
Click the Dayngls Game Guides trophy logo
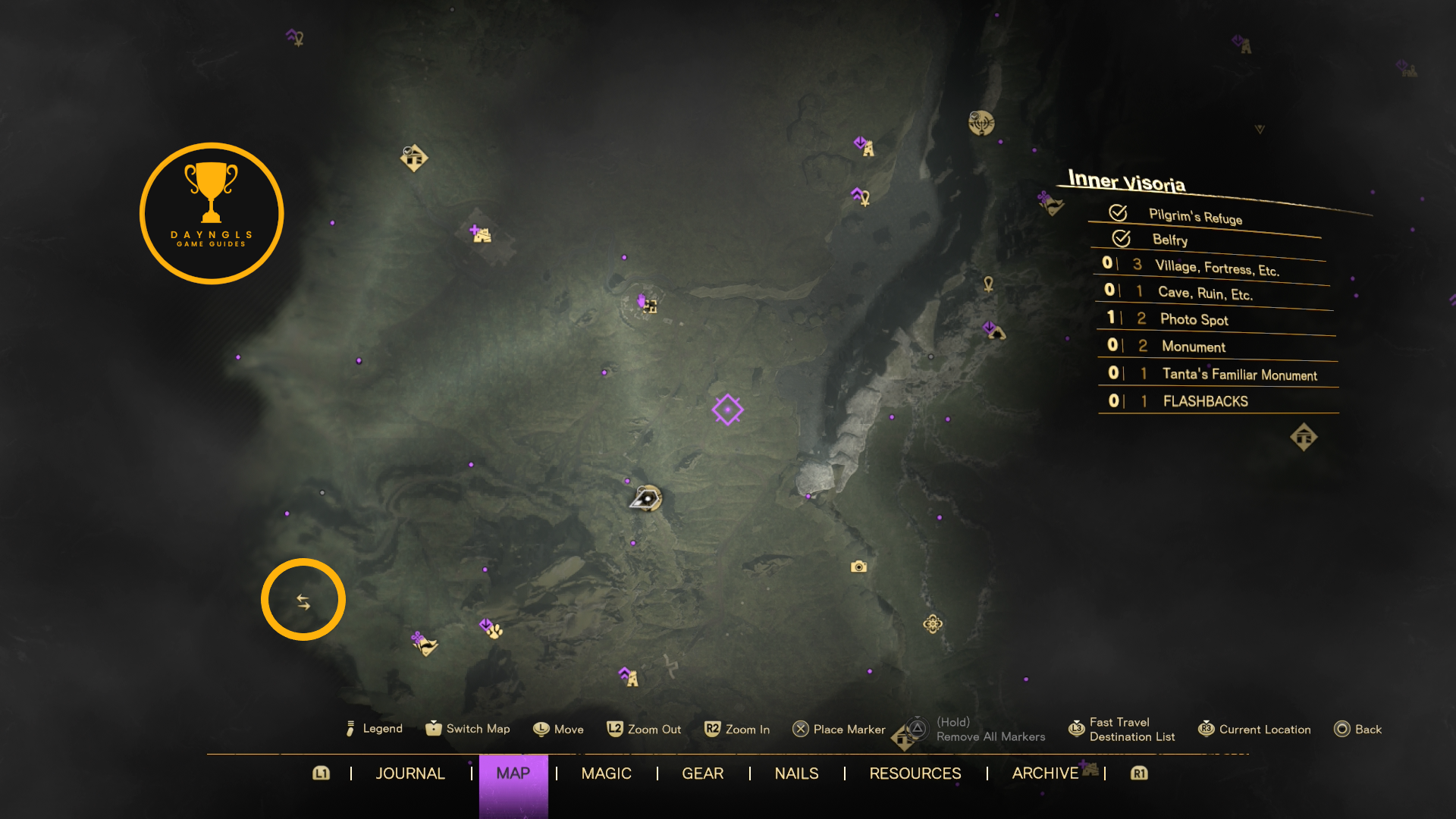coord(212,213)
